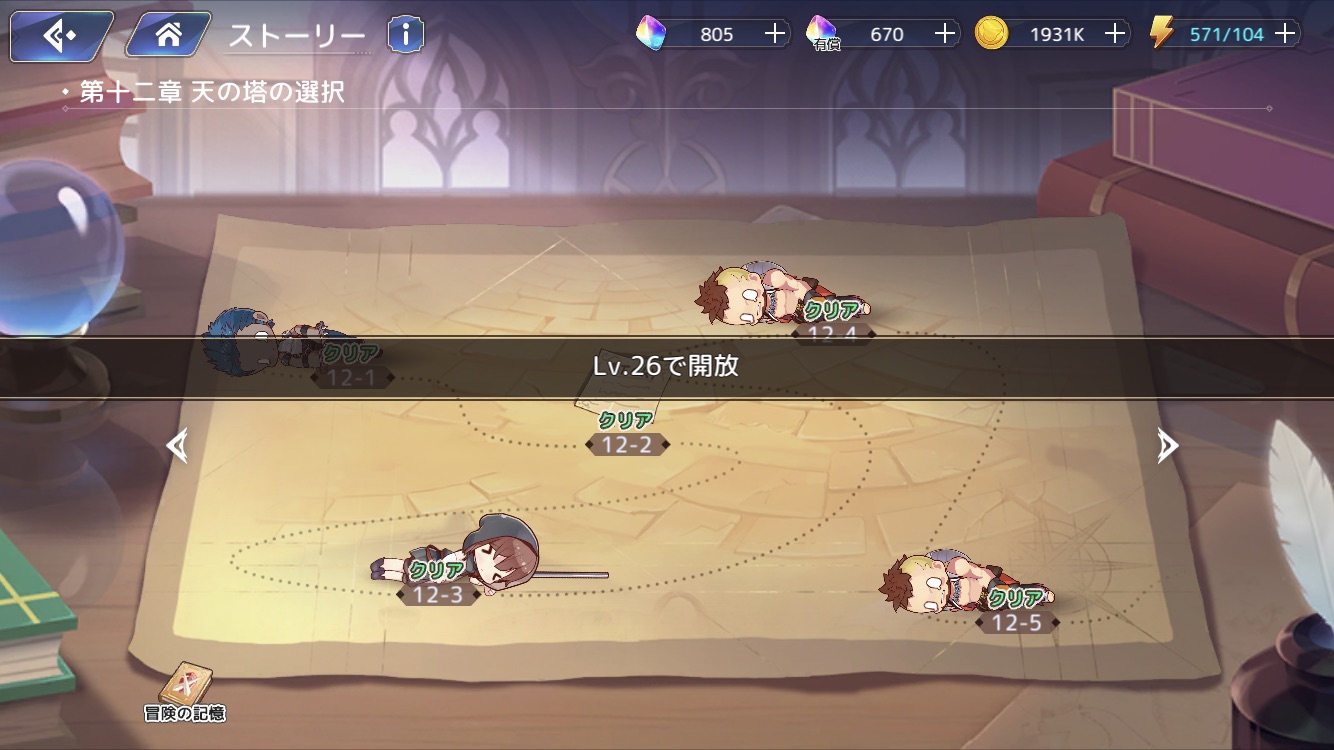Go to the next chapter
Screen dimensions: 1334x750
(x=1167, y=445)
